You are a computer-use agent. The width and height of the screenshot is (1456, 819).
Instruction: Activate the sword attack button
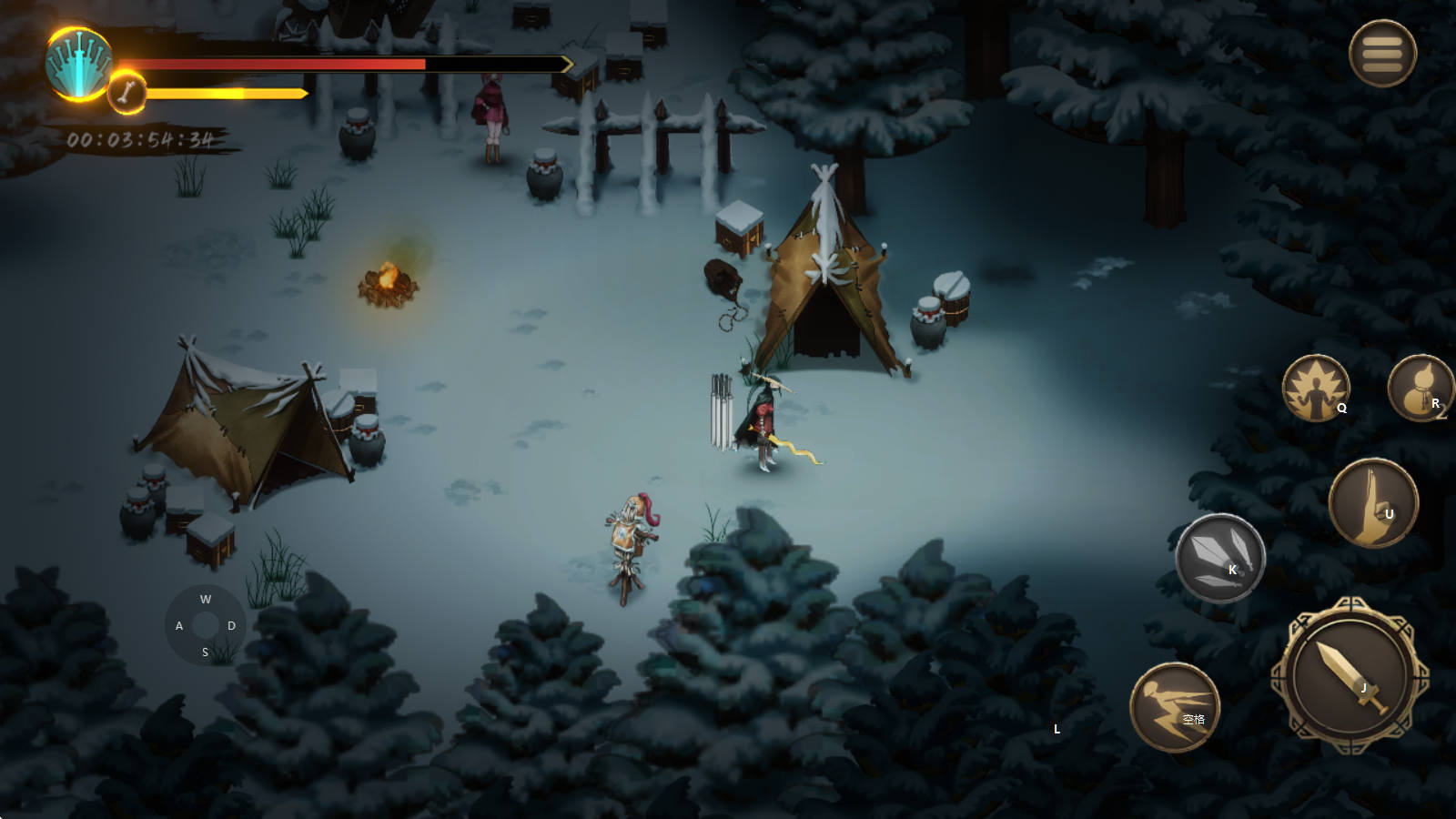(x=1350, y=676)
